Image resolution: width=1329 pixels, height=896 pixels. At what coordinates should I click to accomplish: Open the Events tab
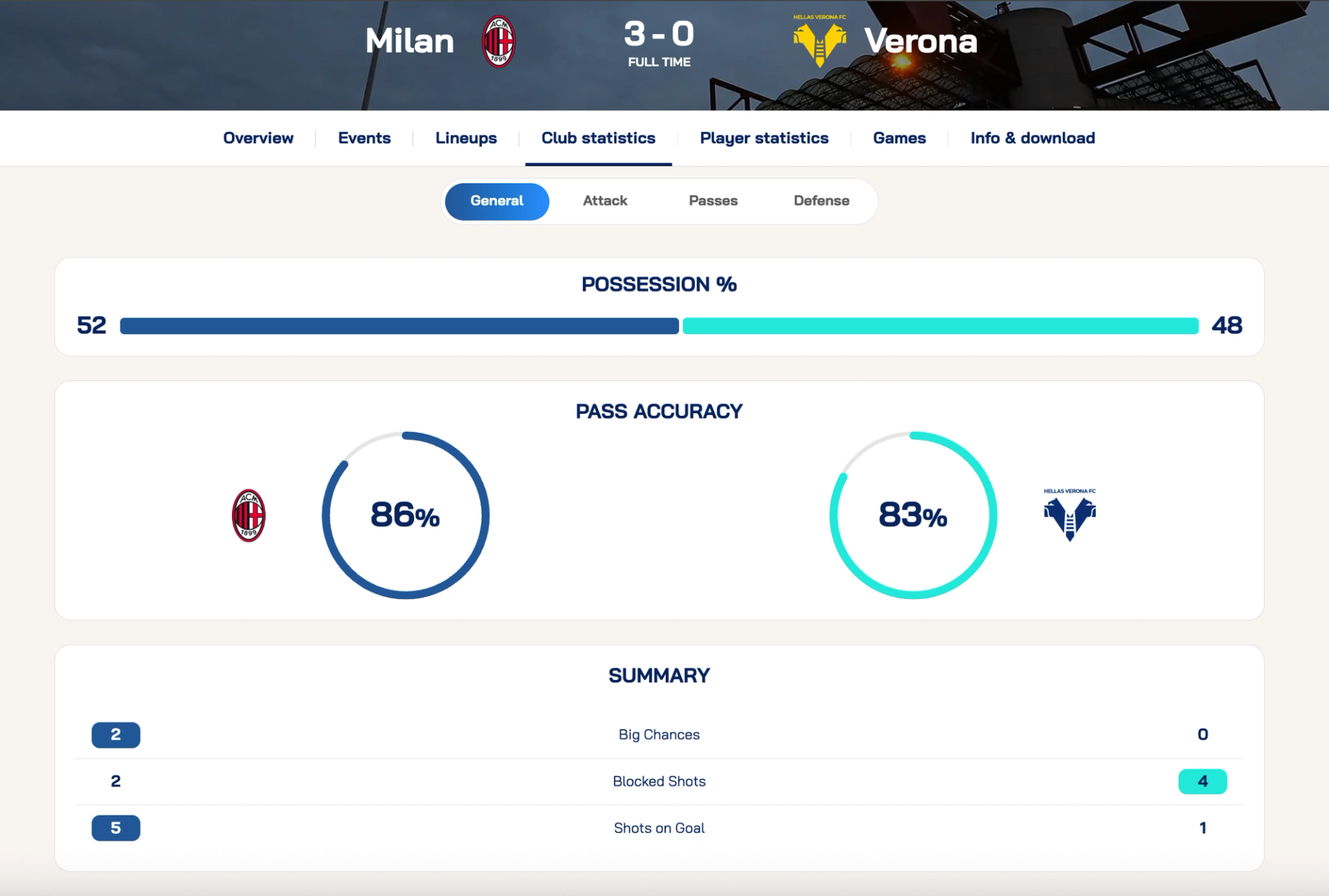pyautogui.click(x=363, y=138)
